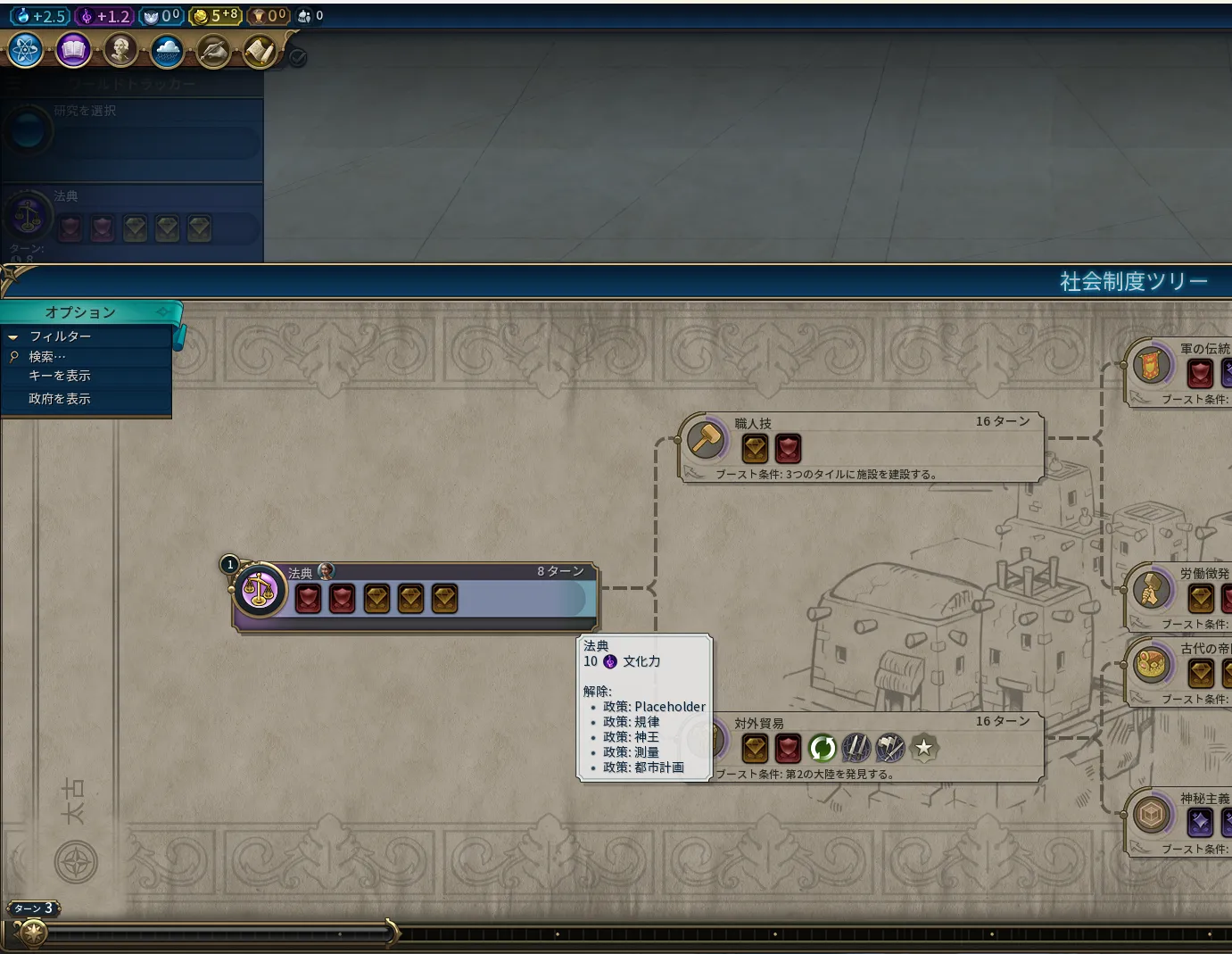The width and height of the screenshot is (1232, 954).
Task: Open the writing hand quill icon
Action: [x=213, y=52]
